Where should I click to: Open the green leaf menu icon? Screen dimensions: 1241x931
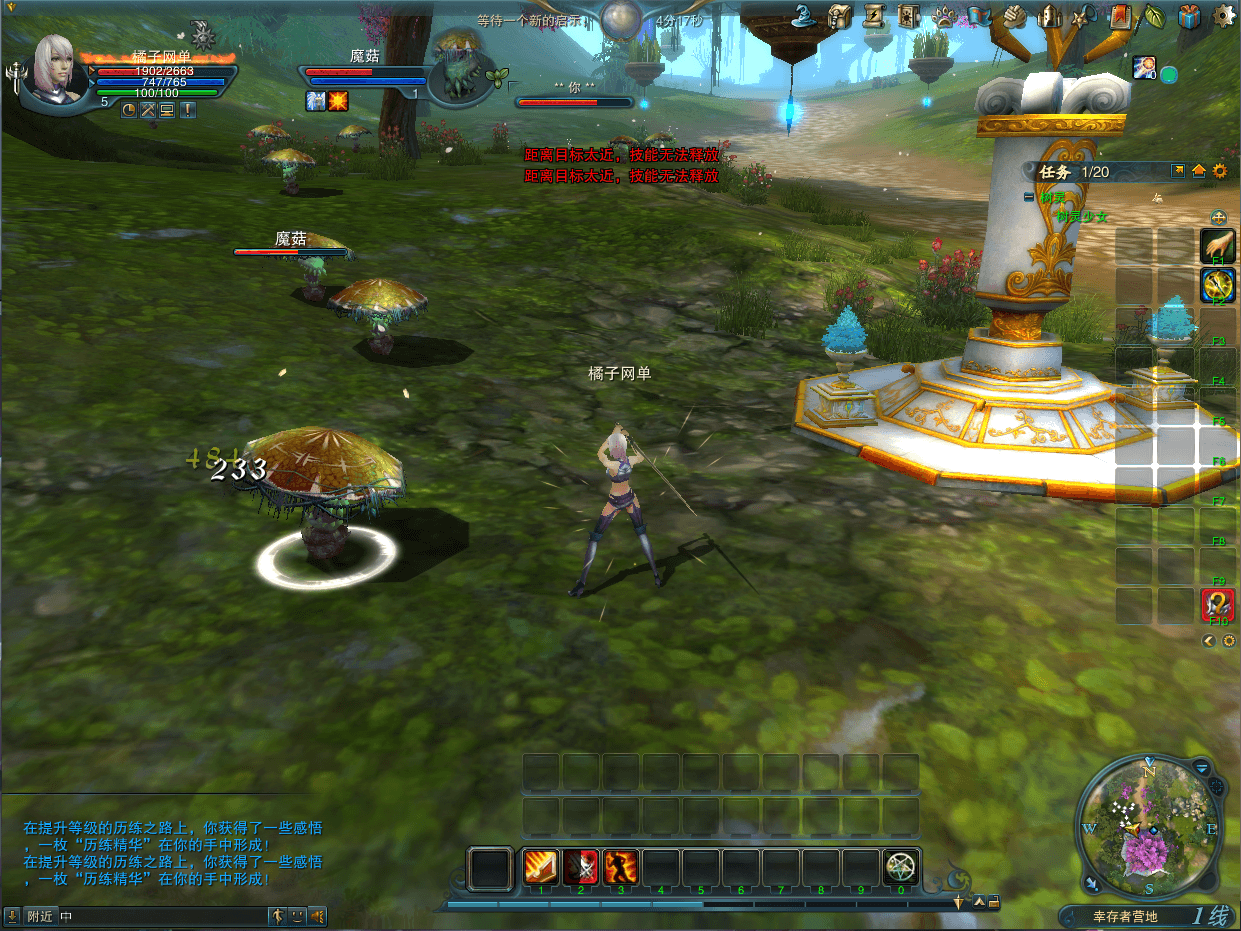pos(1155,16)
